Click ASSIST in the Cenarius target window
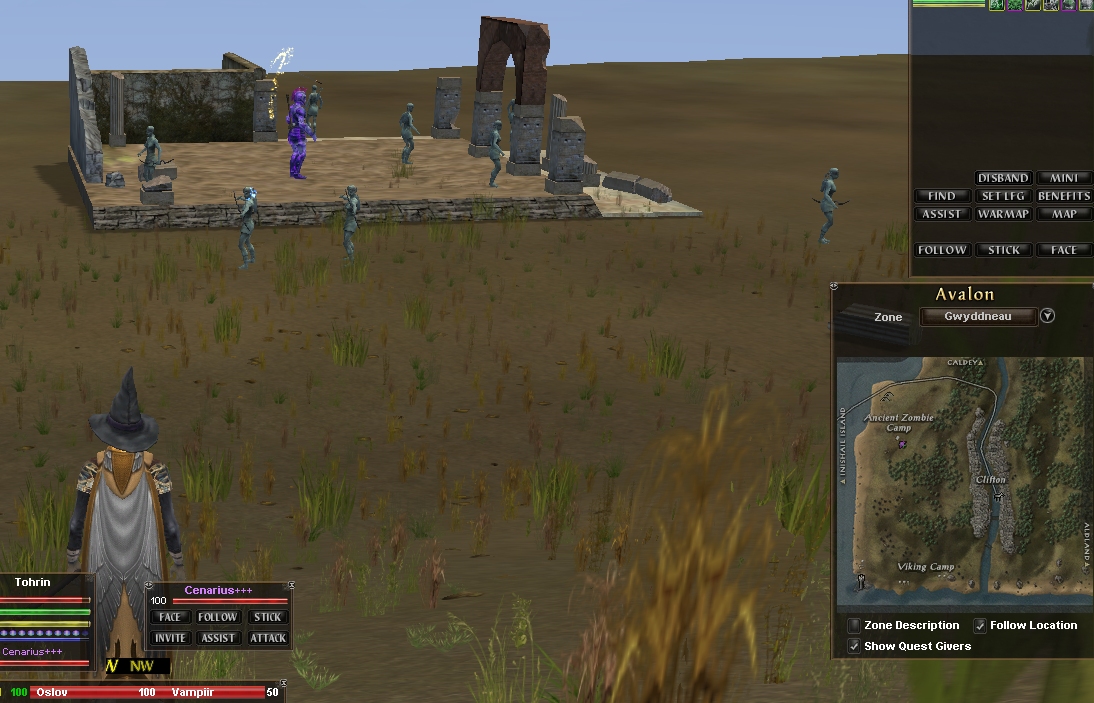 click(218, 638)
